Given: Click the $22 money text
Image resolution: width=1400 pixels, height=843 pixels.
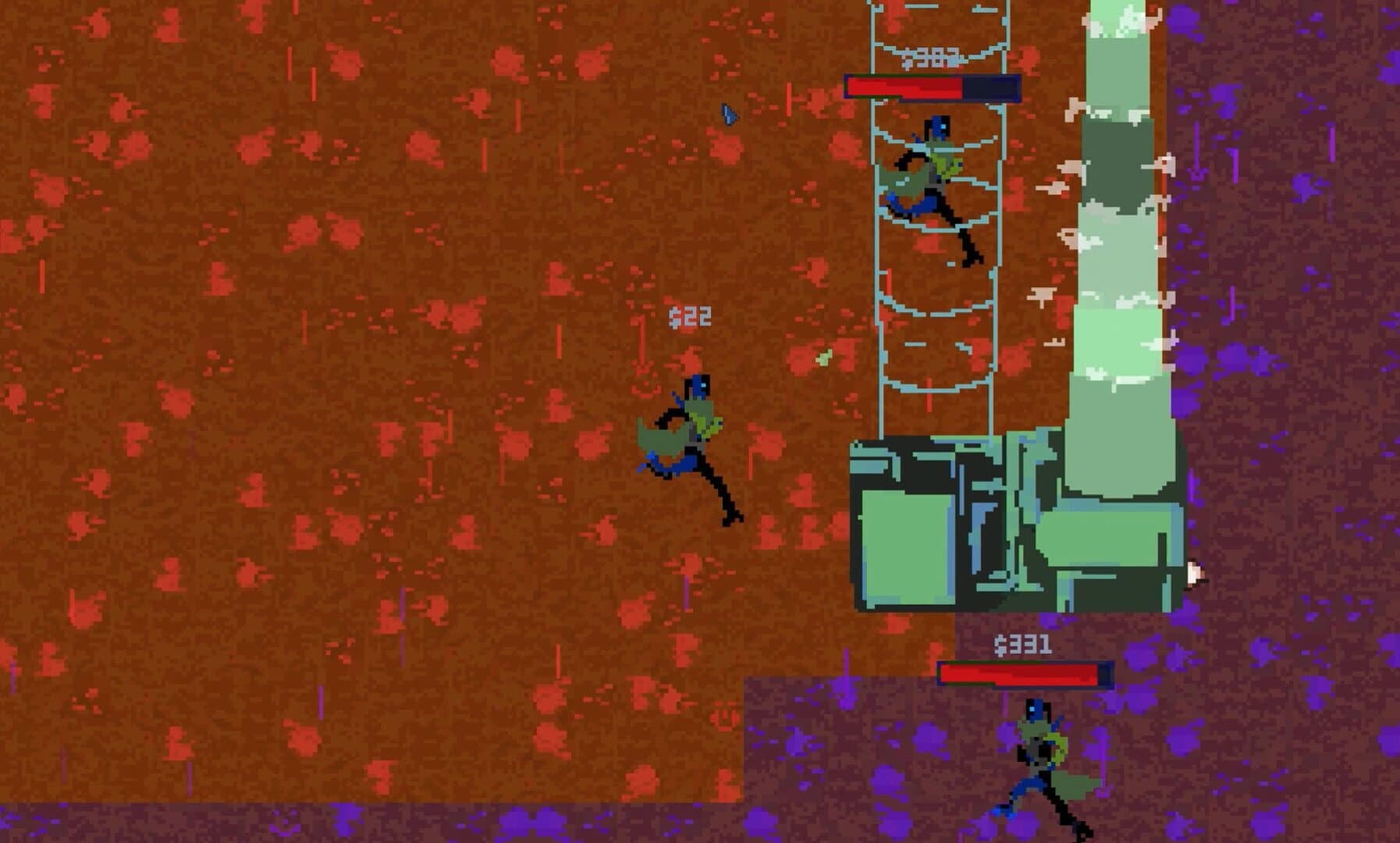Looking at the screenshot, I should (690, 315).
